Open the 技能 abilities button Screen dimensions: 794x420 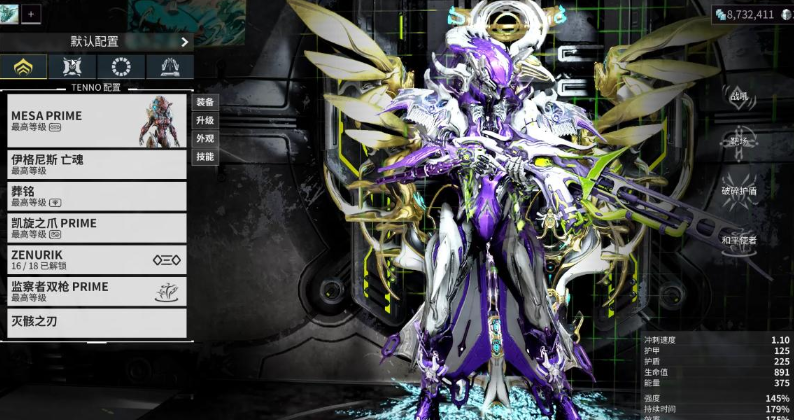[x=205, y=156]
